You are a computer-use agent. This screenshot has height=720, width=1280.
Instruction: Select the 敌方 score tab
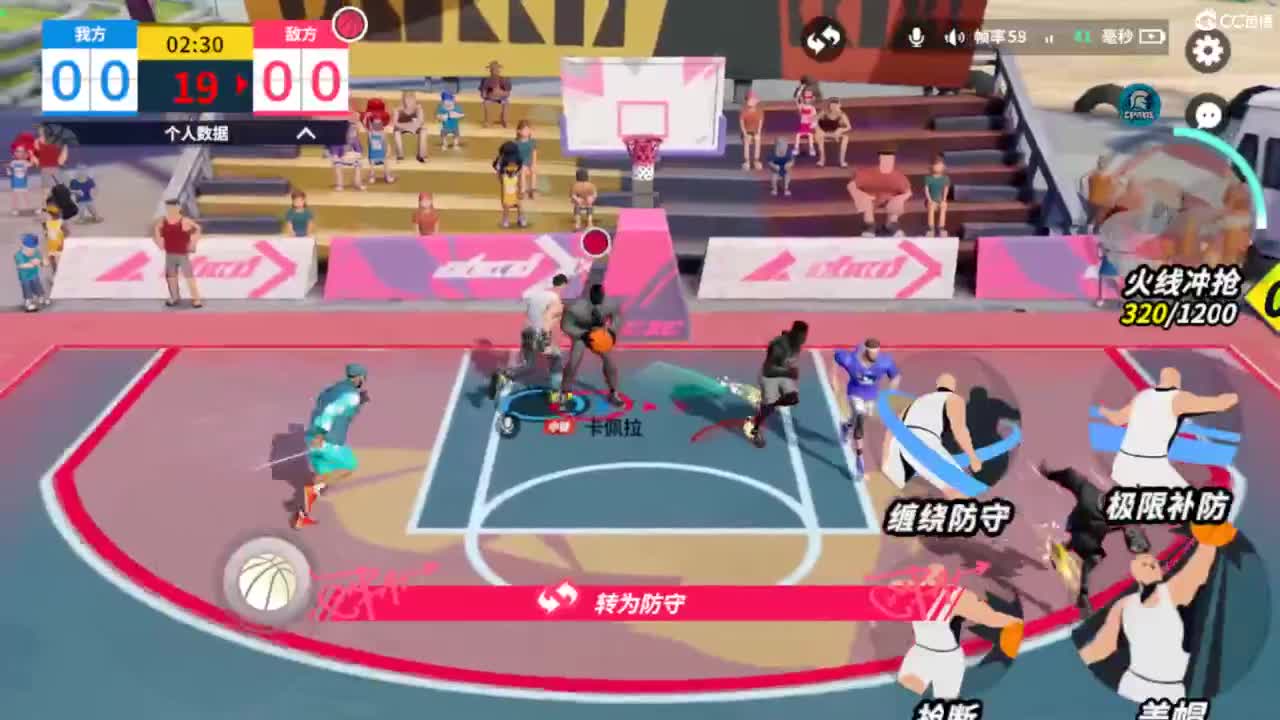click(302, 35)
